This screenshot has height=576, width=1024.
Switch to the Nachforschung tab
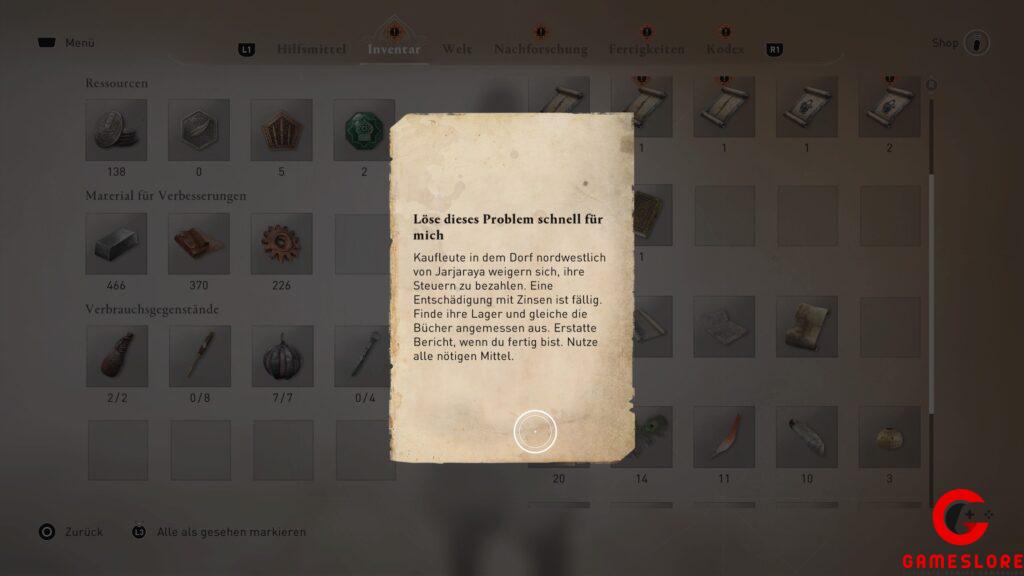coord(540,48)
